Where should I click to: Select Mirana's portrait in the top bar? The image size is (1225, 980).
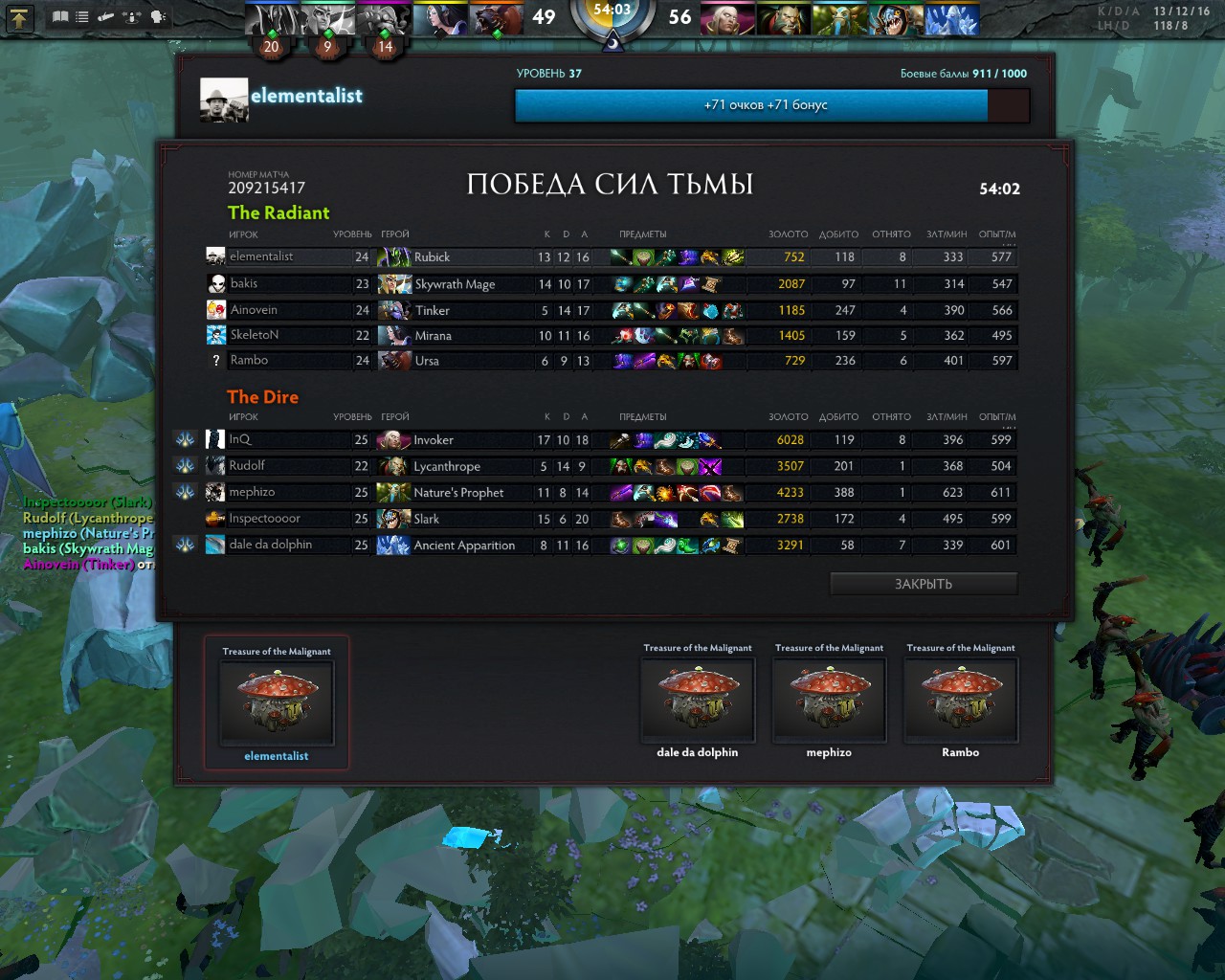click(440, 19)
